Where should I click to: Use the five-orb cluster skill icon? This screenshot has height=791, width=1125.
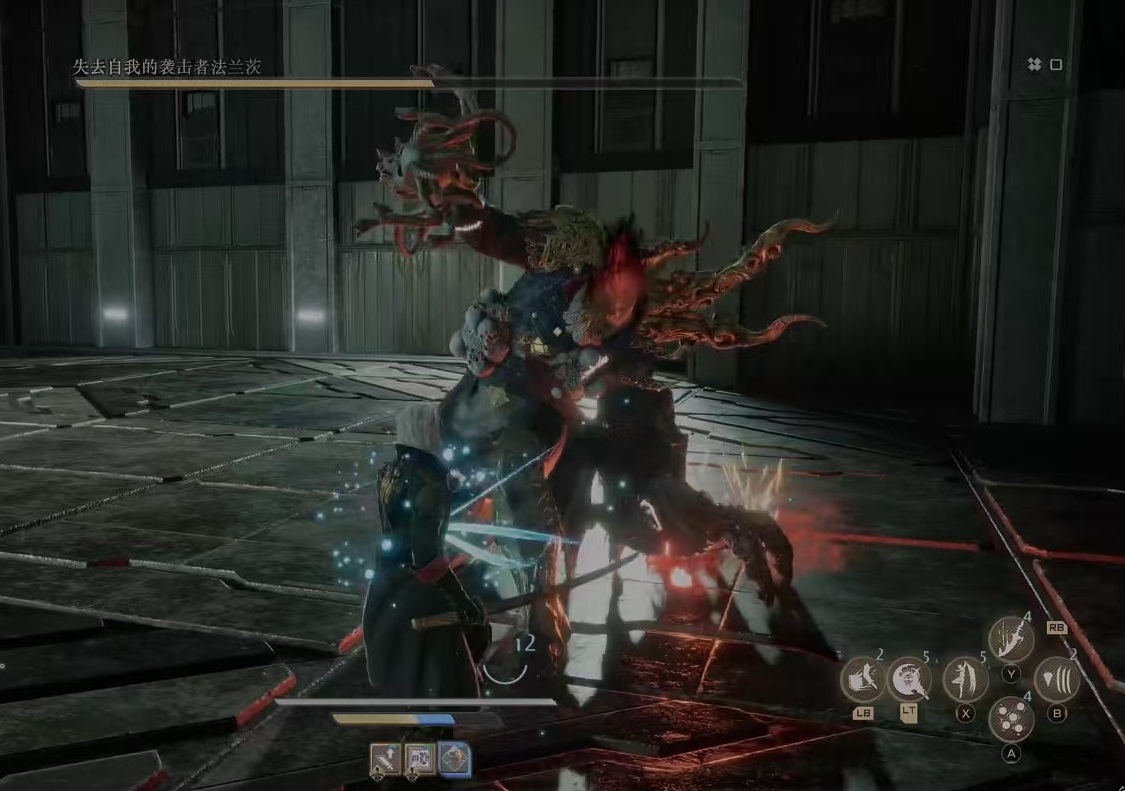[1010, 719]
